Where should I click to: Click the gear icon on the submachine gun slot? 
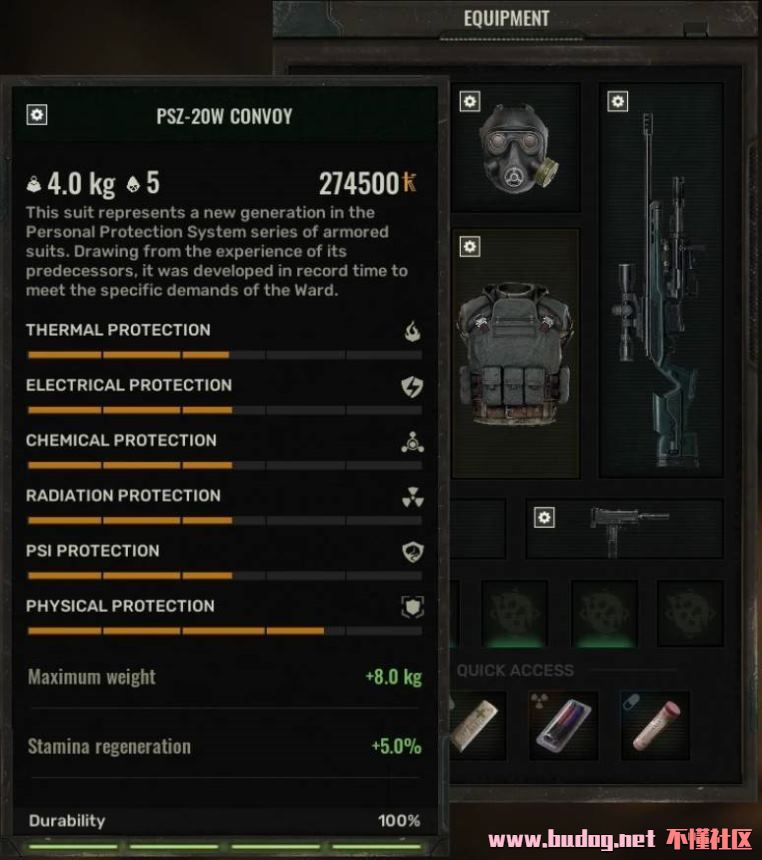544,517
